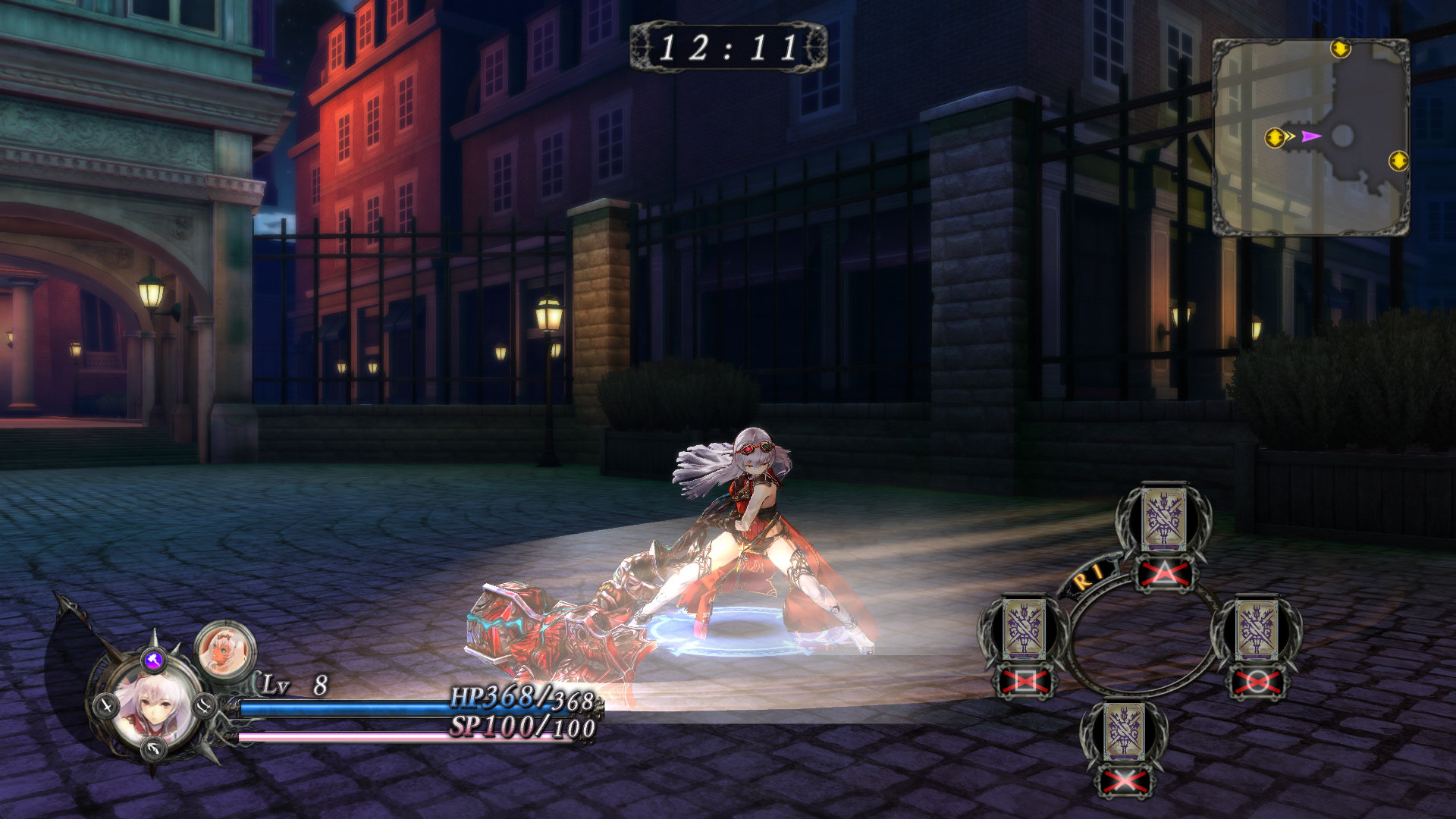Choose the twin daggers weapon icon

[205, 705]
